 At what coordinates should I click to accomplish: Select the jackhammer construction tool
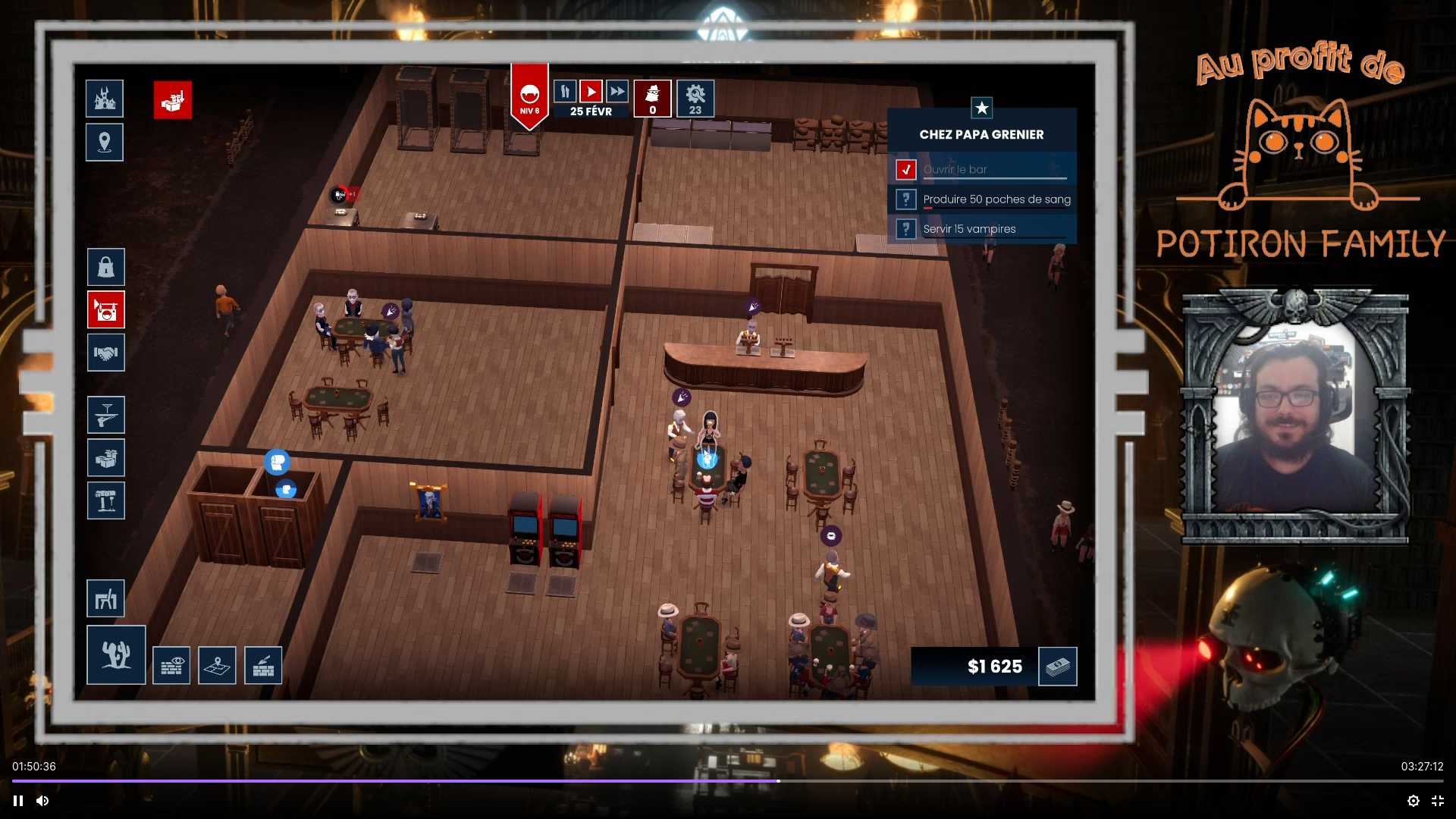tap(105, 500)
